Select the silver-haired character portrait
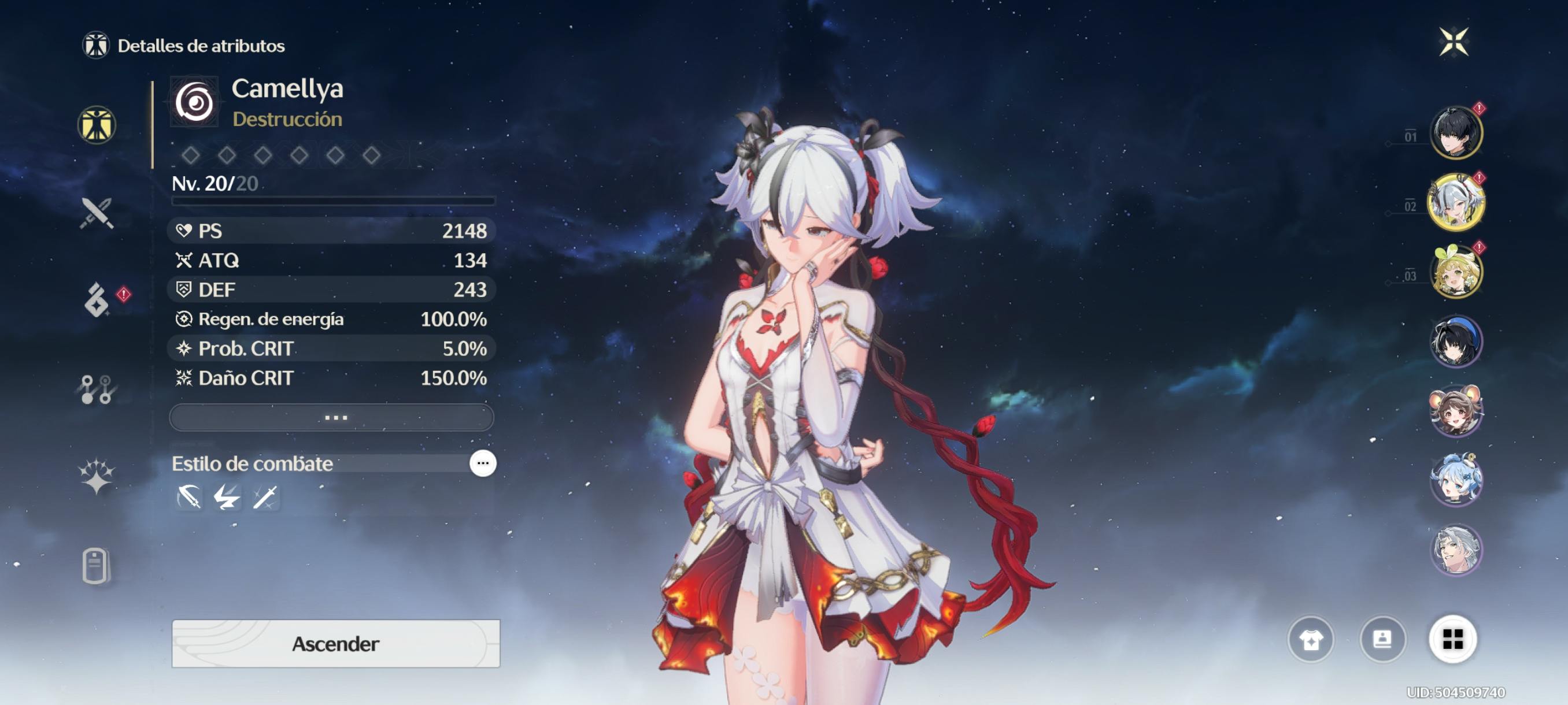Viewport: 1568px width, 705px height. pyautogui.click(x=1455, y=550)
